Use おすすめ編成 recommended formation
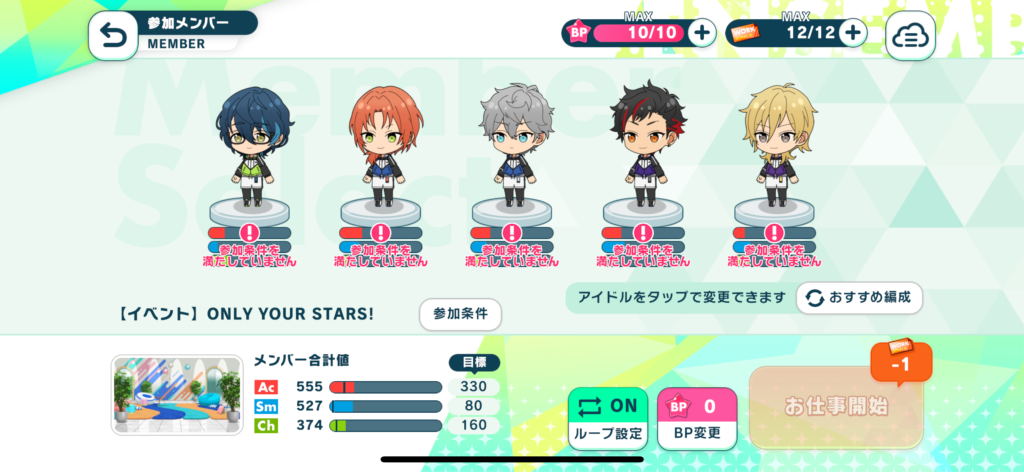 click(x=859, y=298)
